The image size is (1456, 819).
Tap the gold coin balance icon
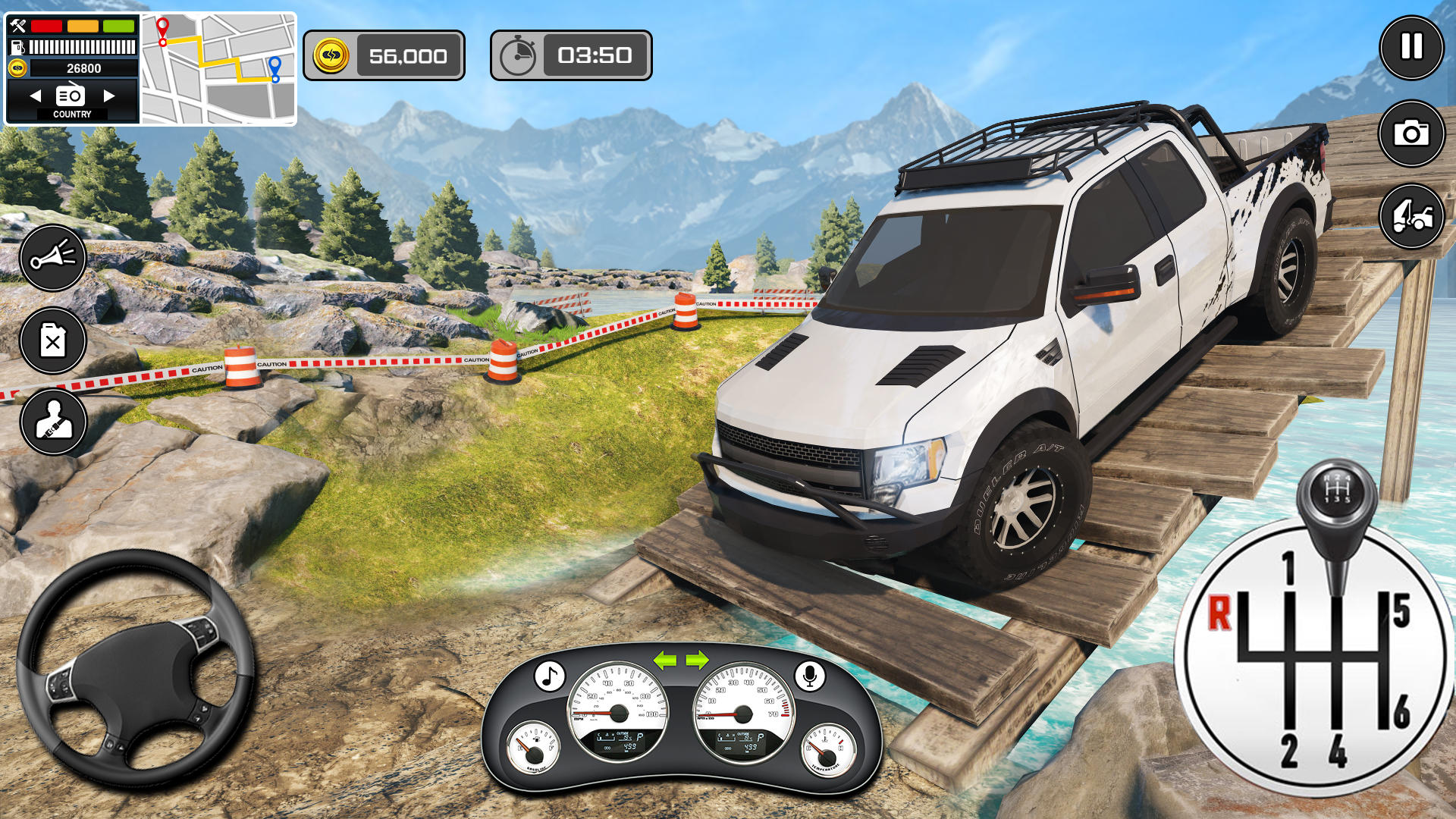pyautogui.click(x=331, y=55)
